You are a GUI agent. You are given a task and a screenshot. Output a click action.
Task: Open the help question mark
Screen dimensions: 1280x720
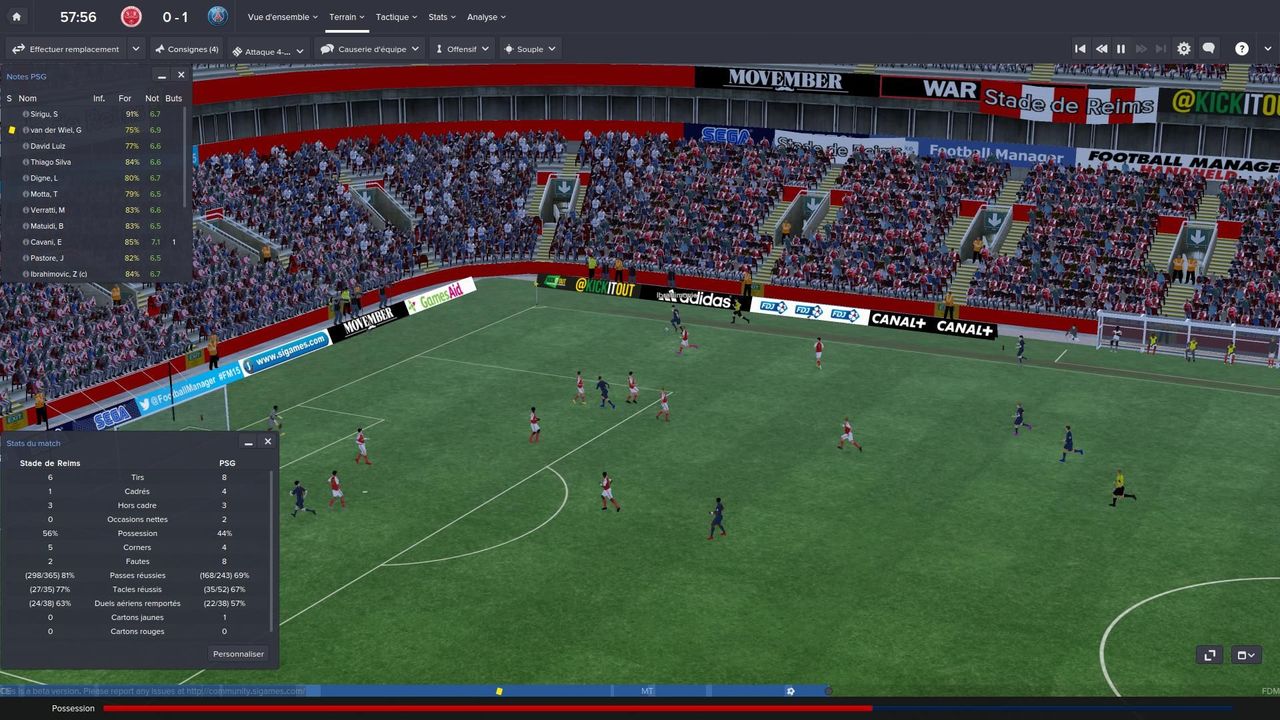click(1241, 49)
